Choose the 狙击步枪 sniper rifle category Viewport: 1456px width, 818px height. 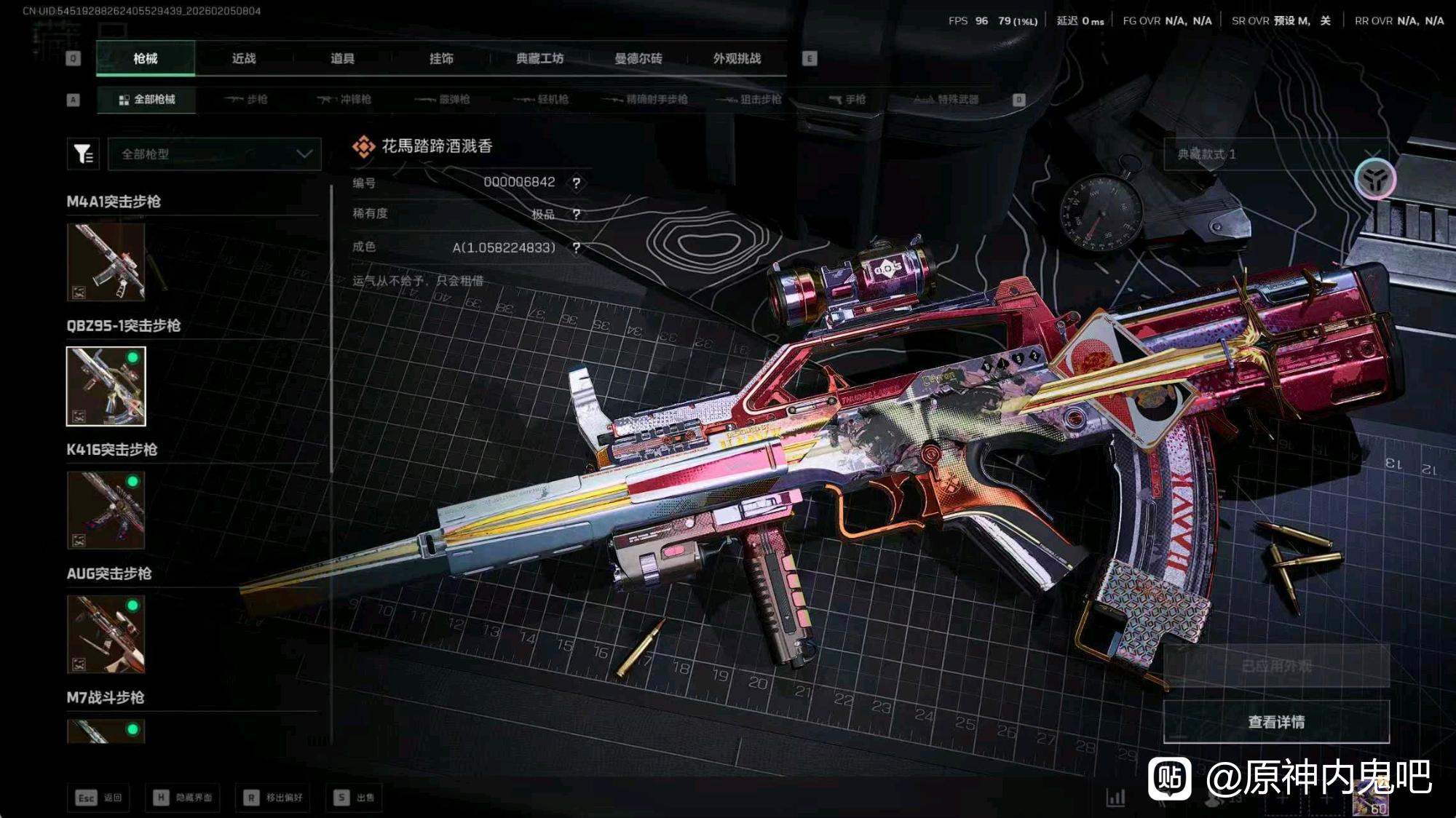coord(750,99)
